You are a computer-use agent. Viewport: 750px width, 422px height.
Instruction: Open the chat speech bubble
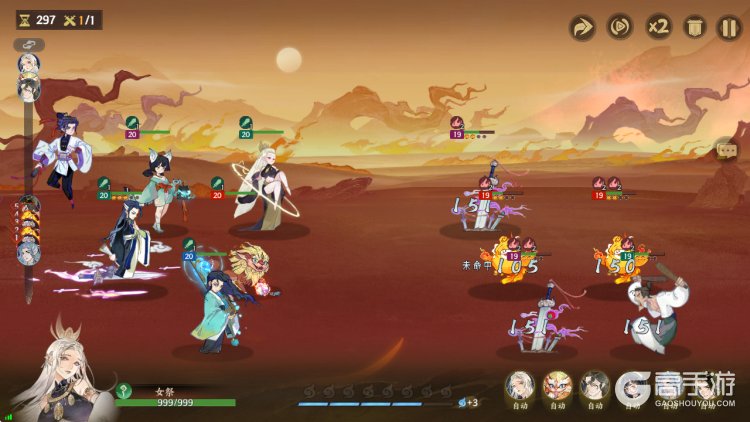(727, 150)
